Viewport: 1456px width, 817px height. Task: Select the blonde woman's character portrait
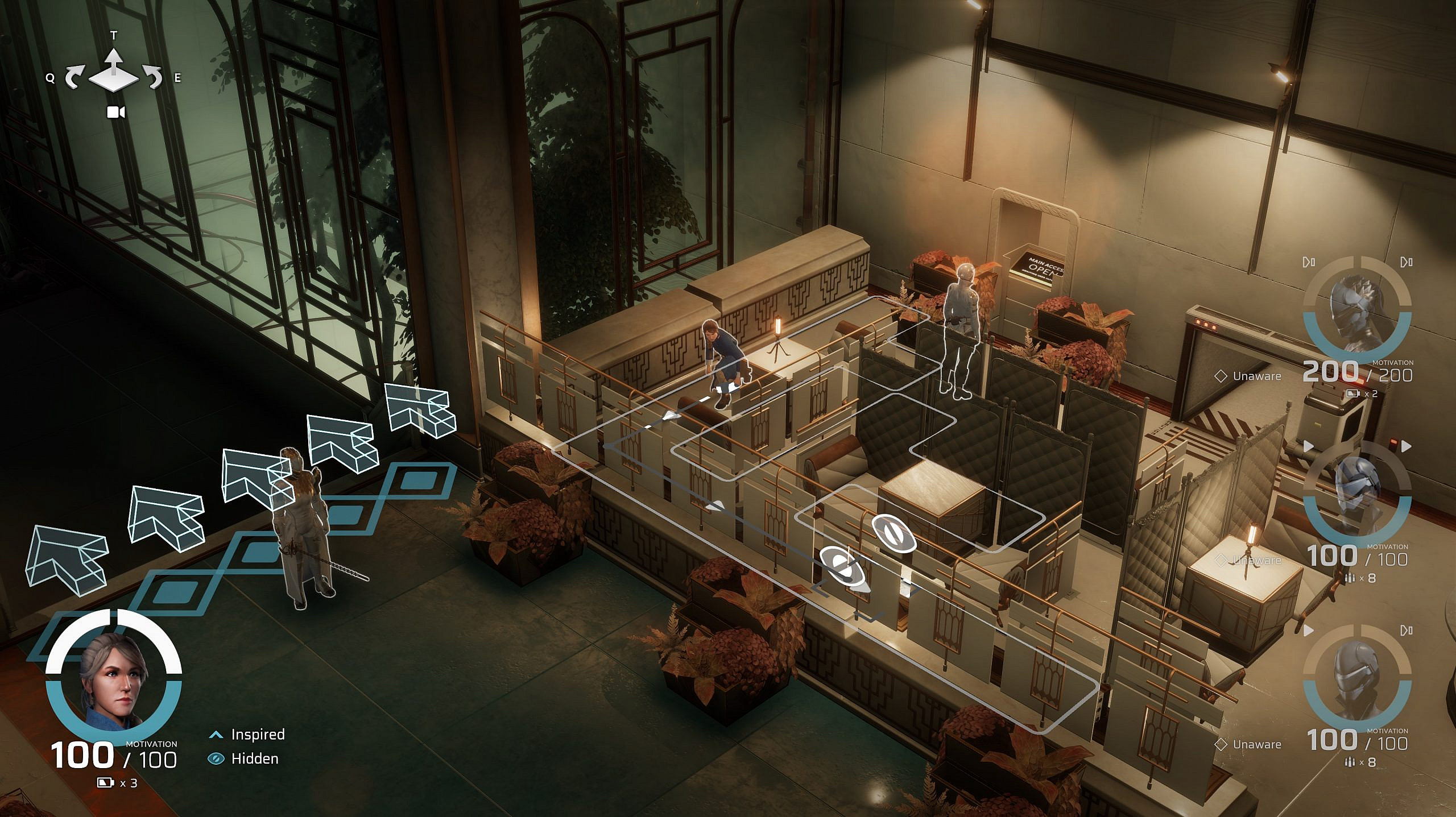(113, 678)
